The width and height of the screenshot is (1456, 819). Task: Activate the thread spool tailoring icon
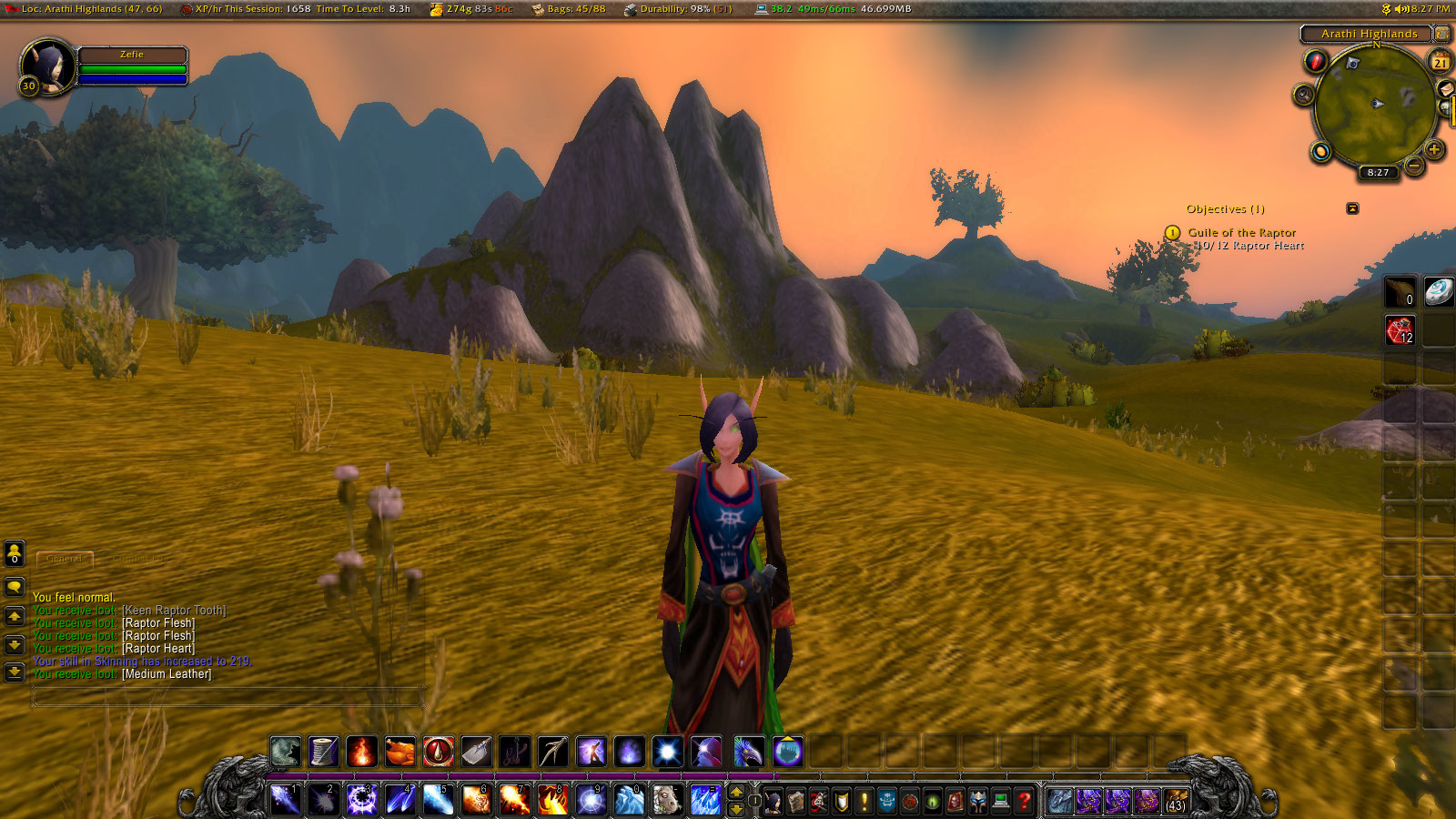click(323, 752)
